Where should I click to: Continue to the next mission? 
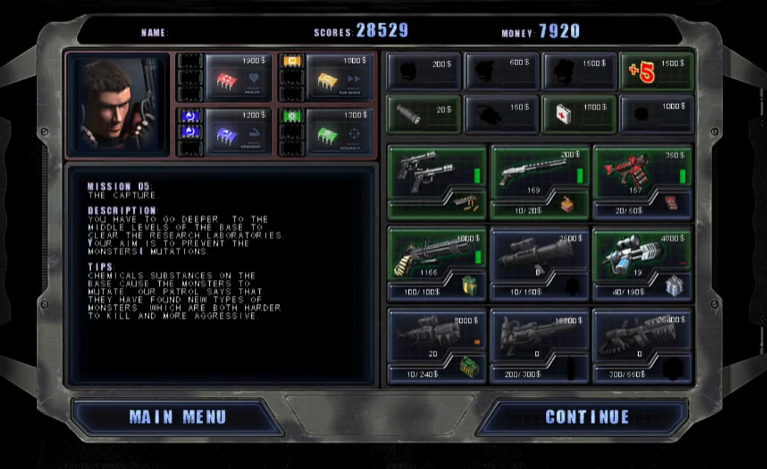587,417
